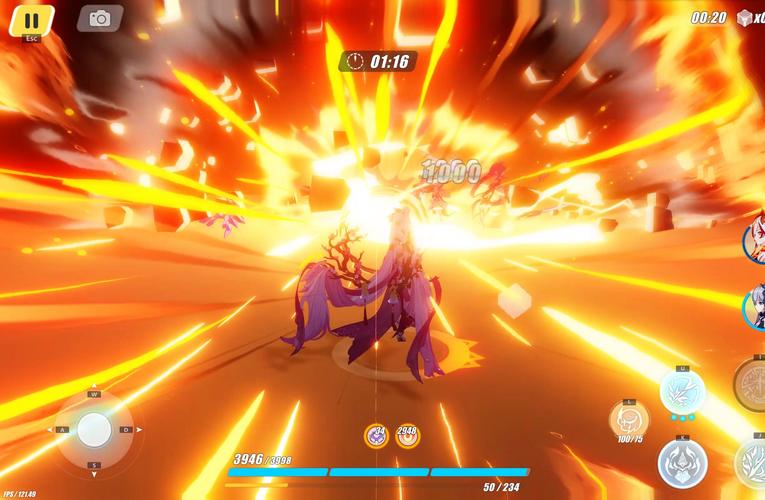Activate the pale leaf skill in corner
This screenshot has height=500, width=765.
tap(752, 464)
